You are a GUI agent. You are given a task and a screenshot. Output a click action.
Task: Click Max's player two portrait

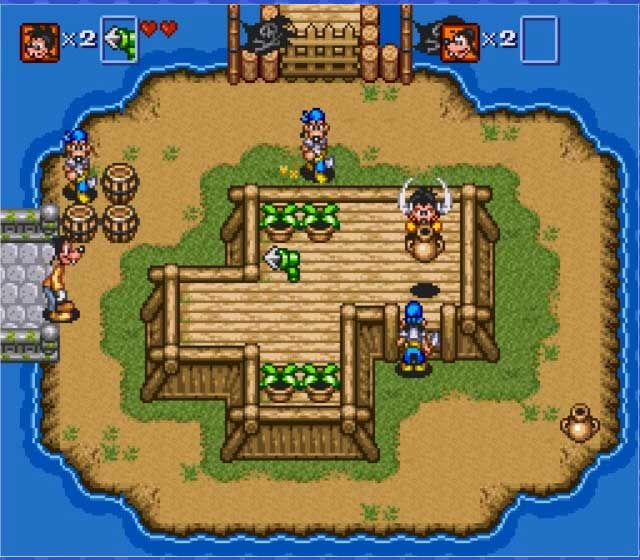click(x=459, y=42)
